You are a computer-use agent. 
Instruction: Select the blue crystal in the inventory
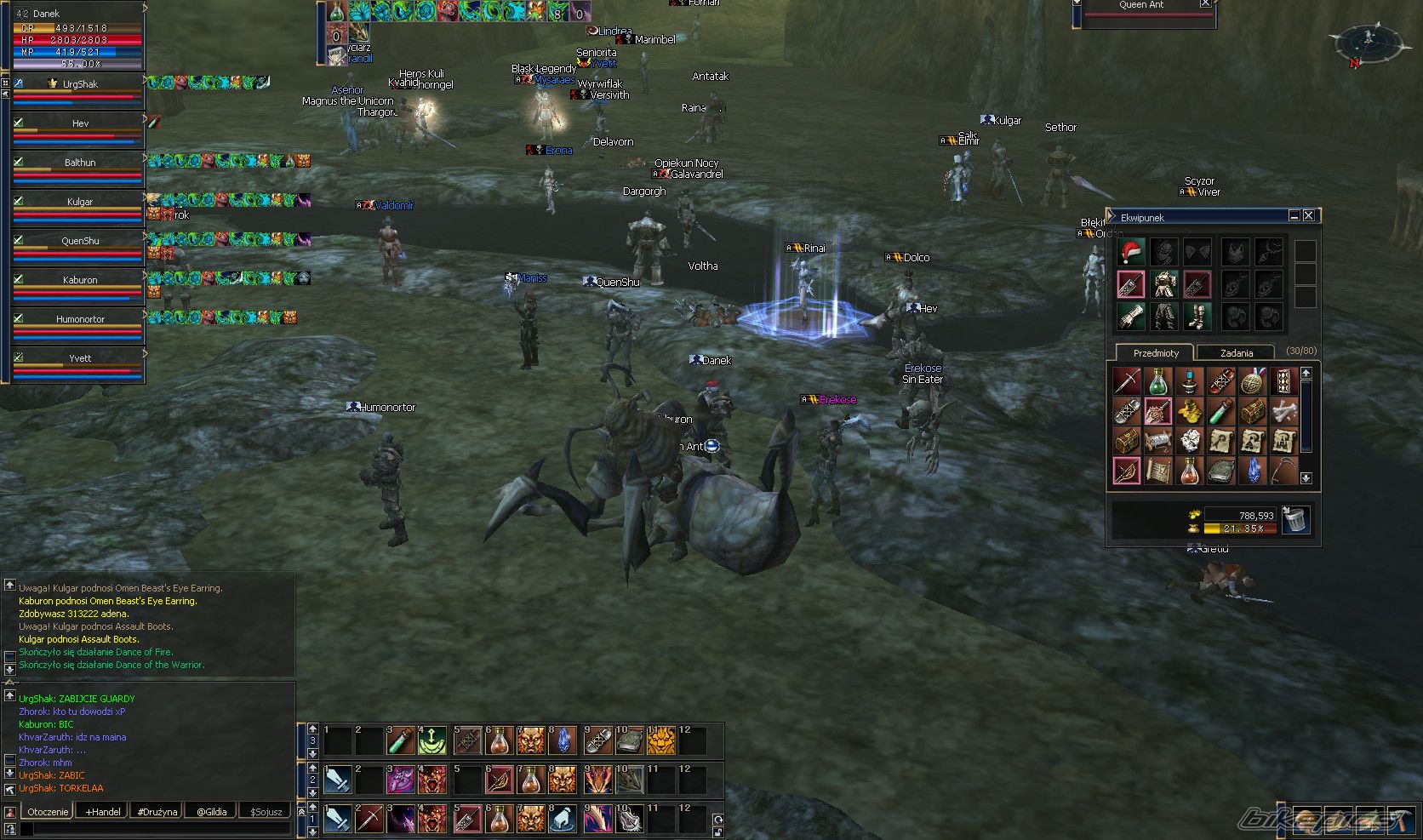coord(1252,471)
